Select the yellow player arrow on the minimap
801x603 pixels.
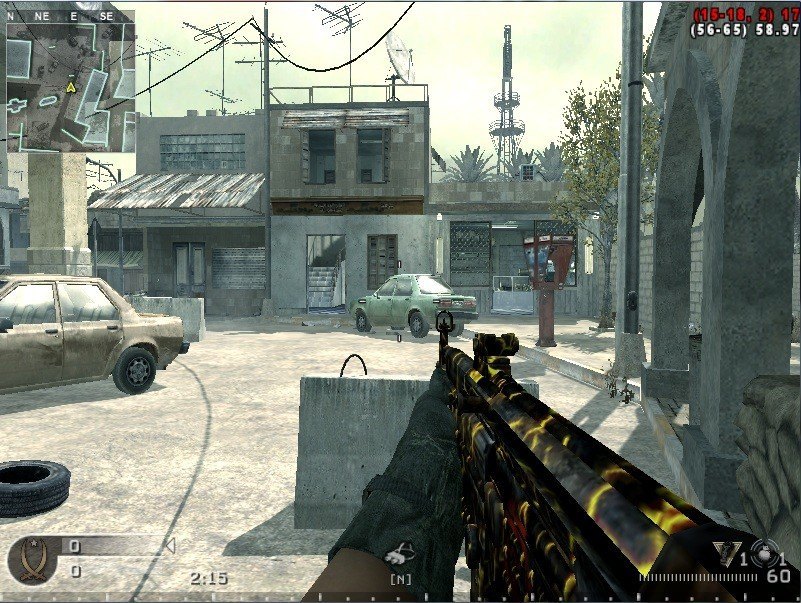tap(71, 88)
